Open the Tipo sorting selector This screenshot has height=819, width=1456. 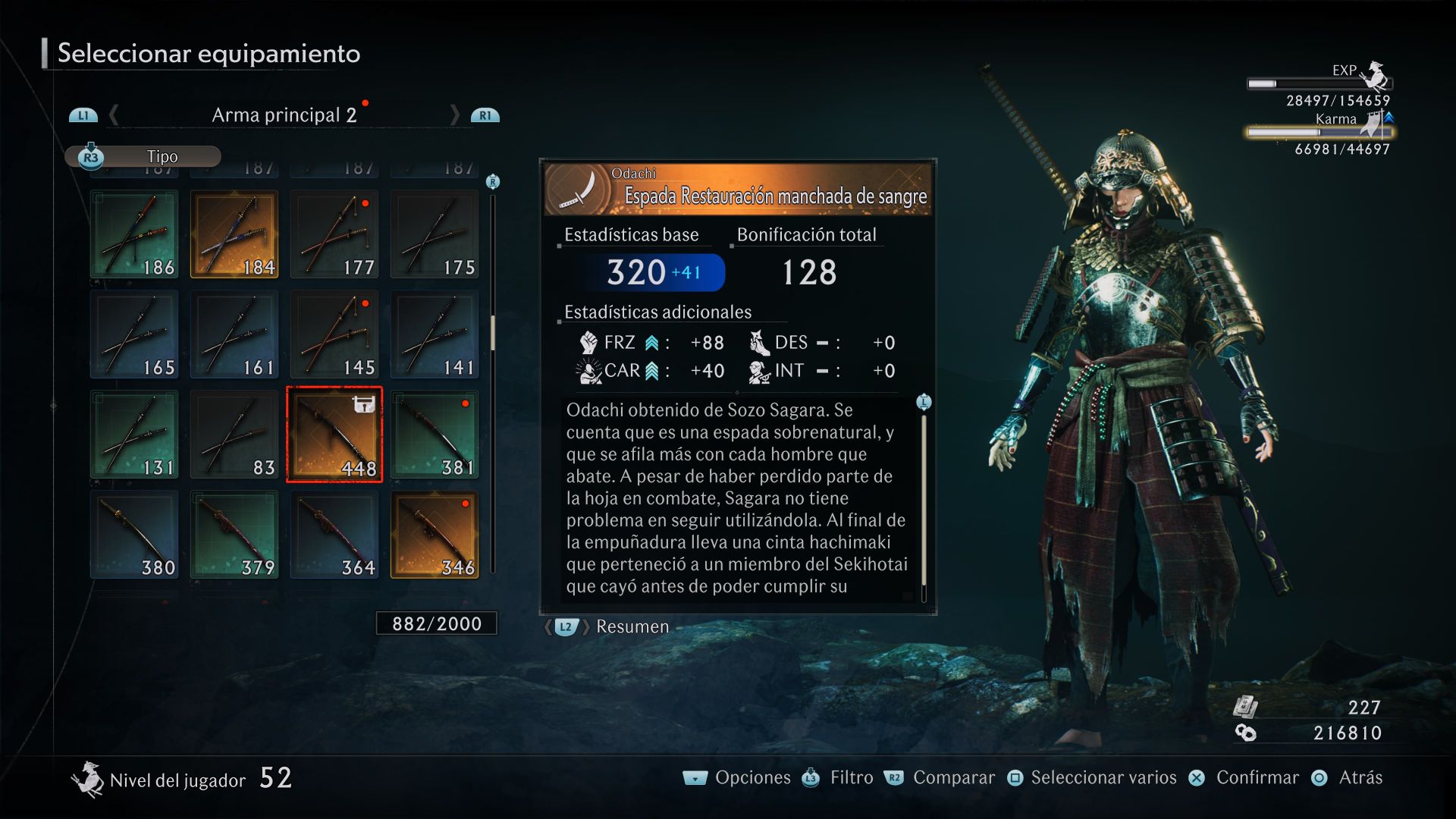click(163, 156)
